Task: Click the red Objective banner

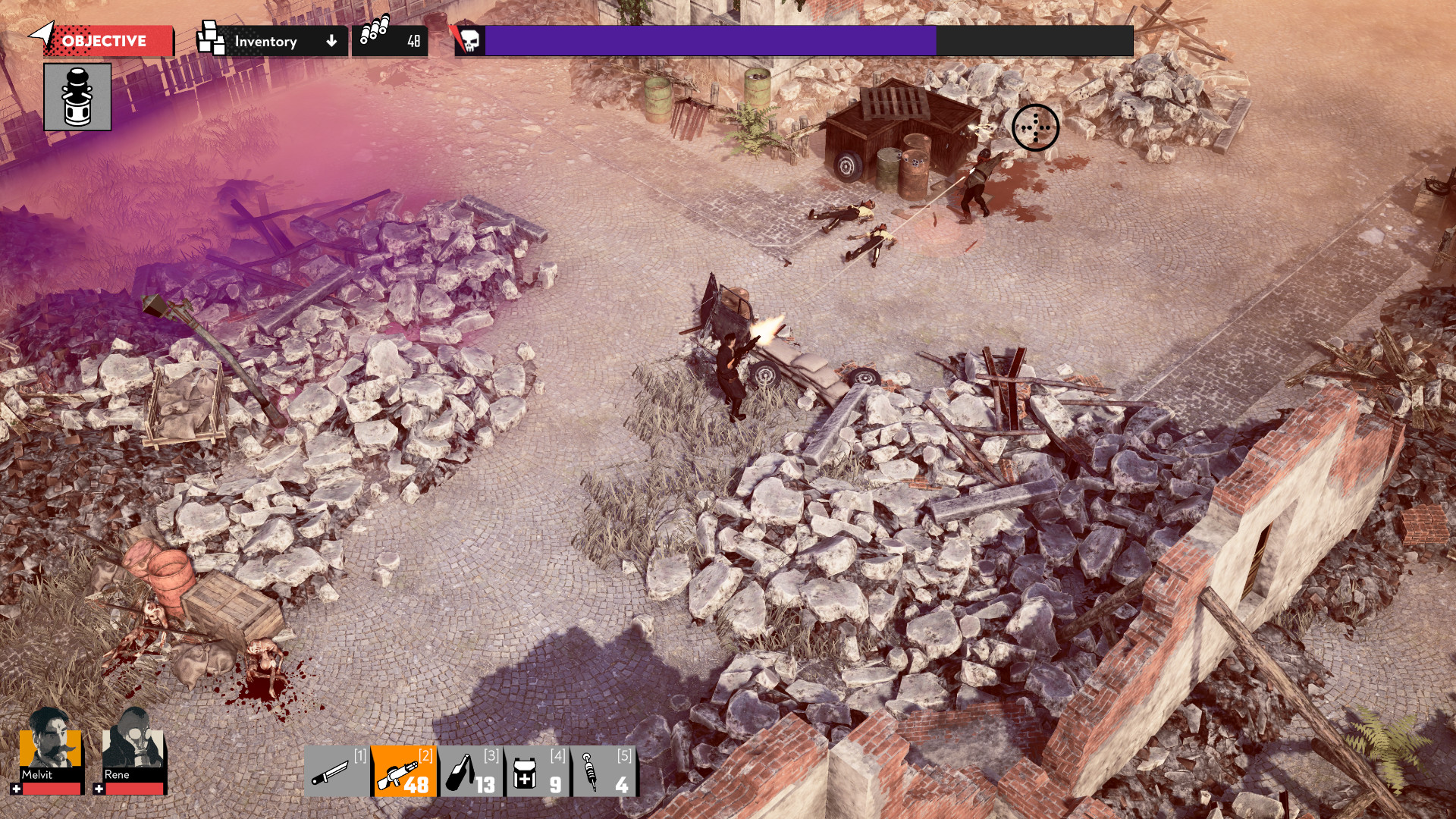Action: click(x=106, y=42)
